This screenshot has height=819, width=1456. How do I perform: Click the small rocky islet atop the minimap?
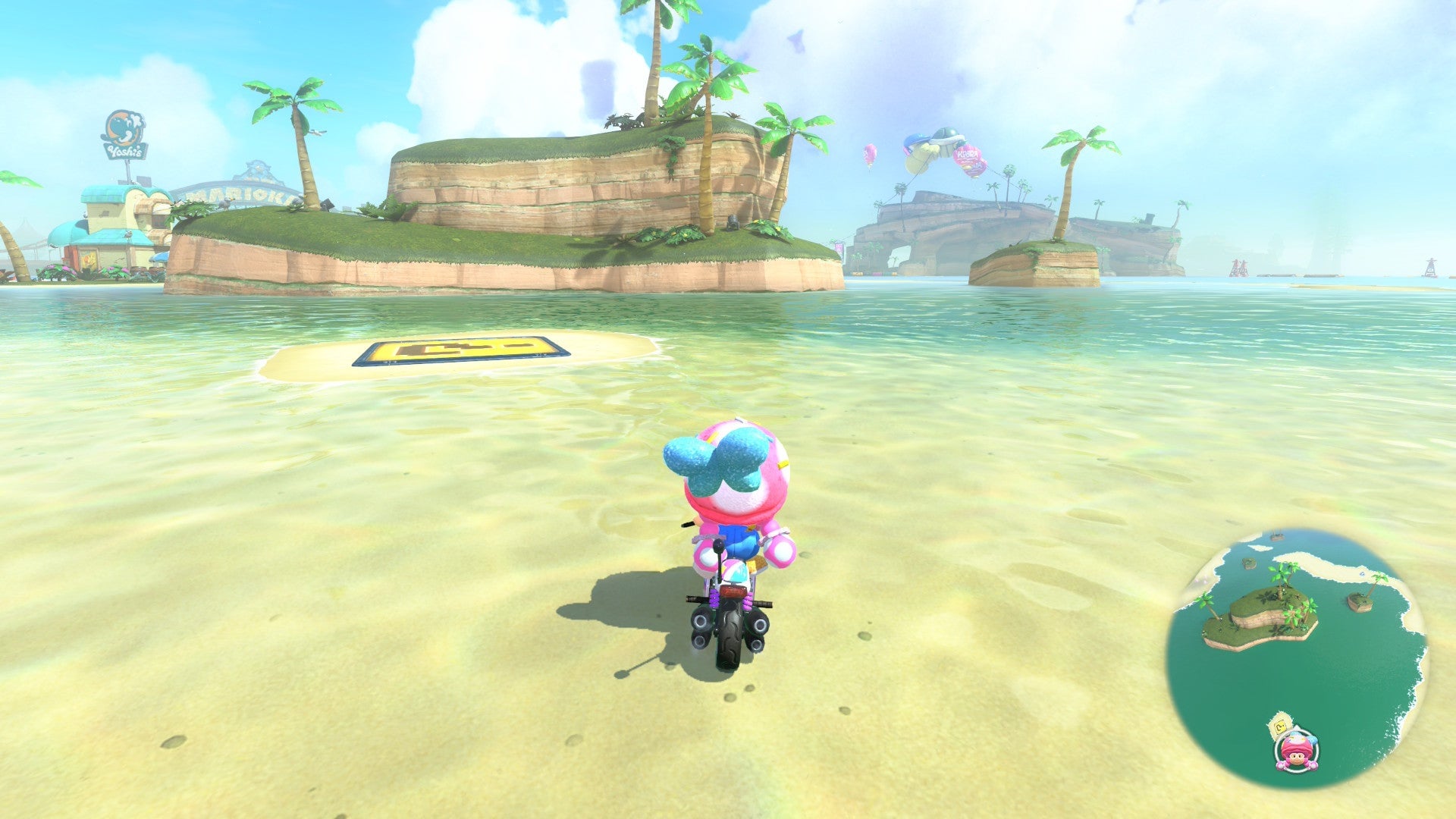[x=1278, y=535]
